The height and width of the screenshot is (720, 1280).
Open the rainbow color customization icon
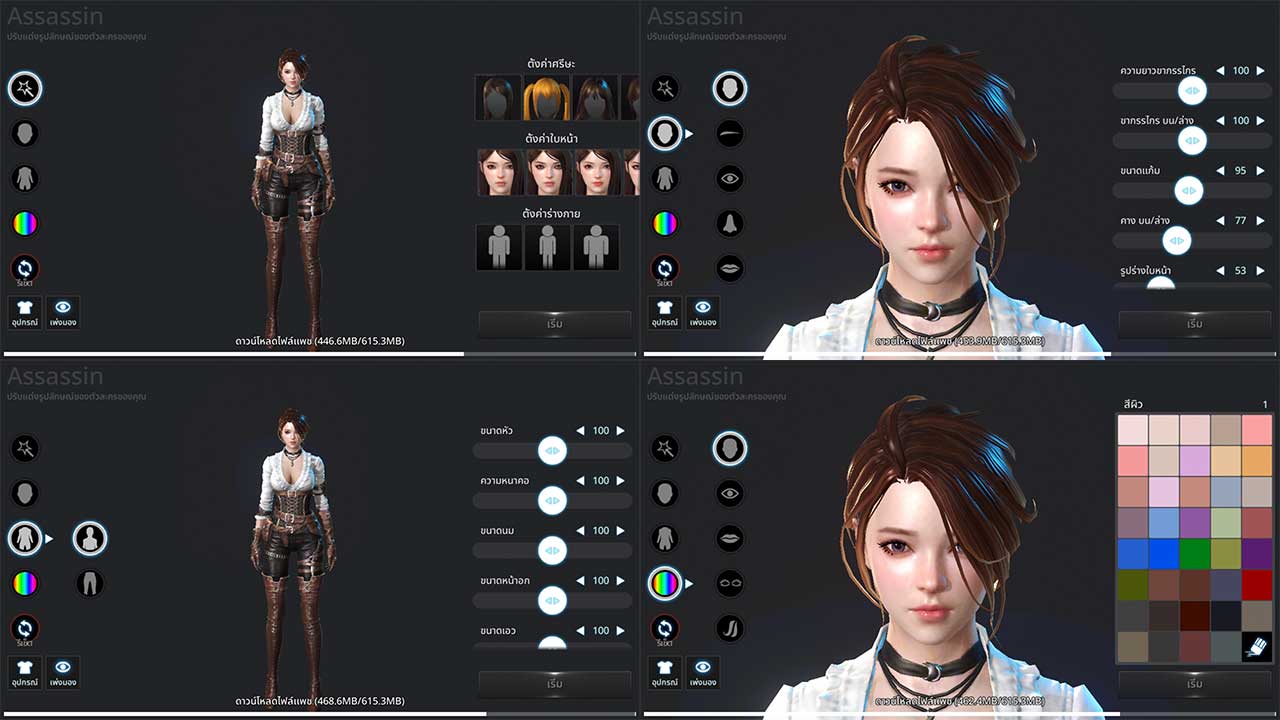(x=24, y=223)
